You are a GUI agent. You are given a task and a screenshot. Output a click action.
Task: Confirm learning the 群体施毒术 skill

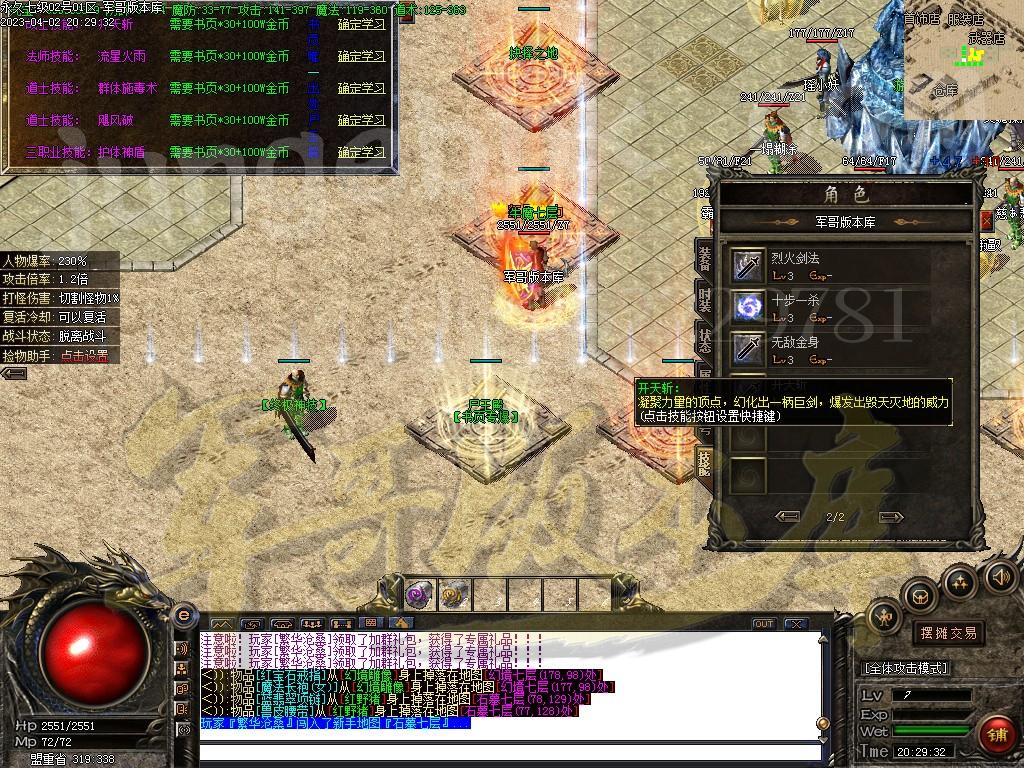361,88
